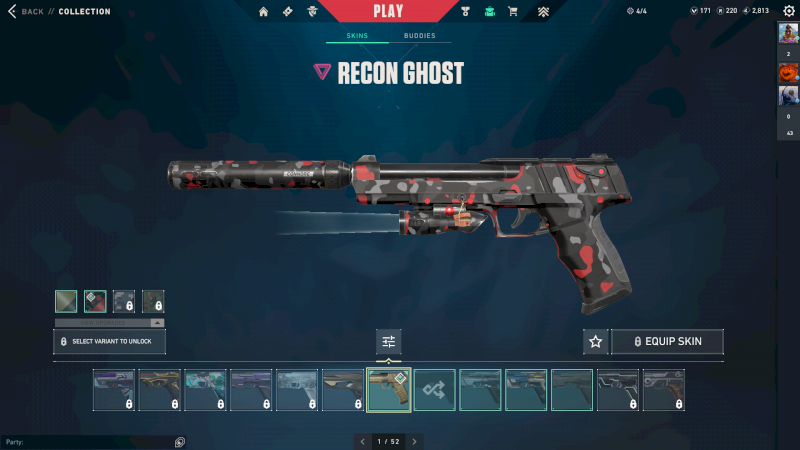This screenshot has width=800, height=450.
Task: Select the Skins tab
Action: [357, 36]
